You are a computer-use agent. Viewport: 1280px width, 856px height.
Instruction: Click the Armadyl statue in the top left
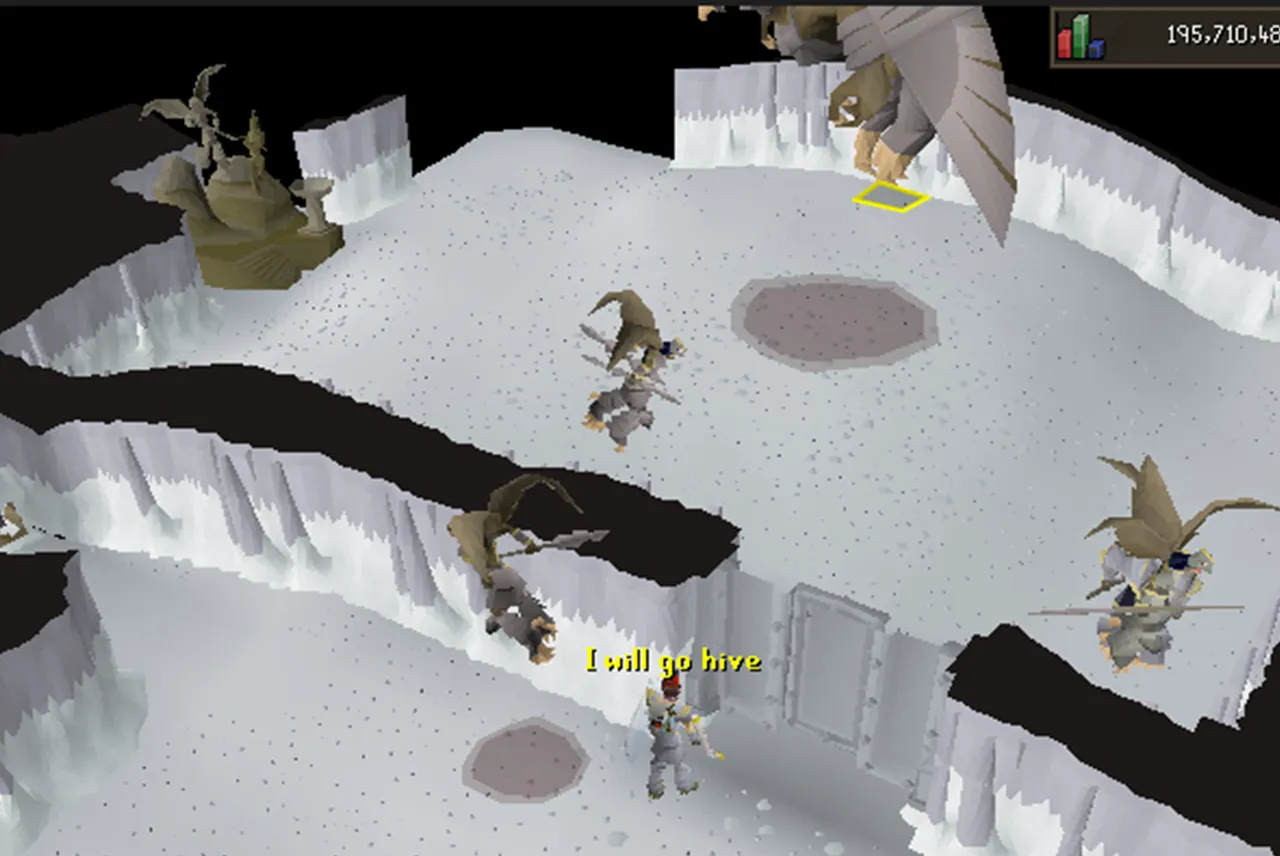210,150
